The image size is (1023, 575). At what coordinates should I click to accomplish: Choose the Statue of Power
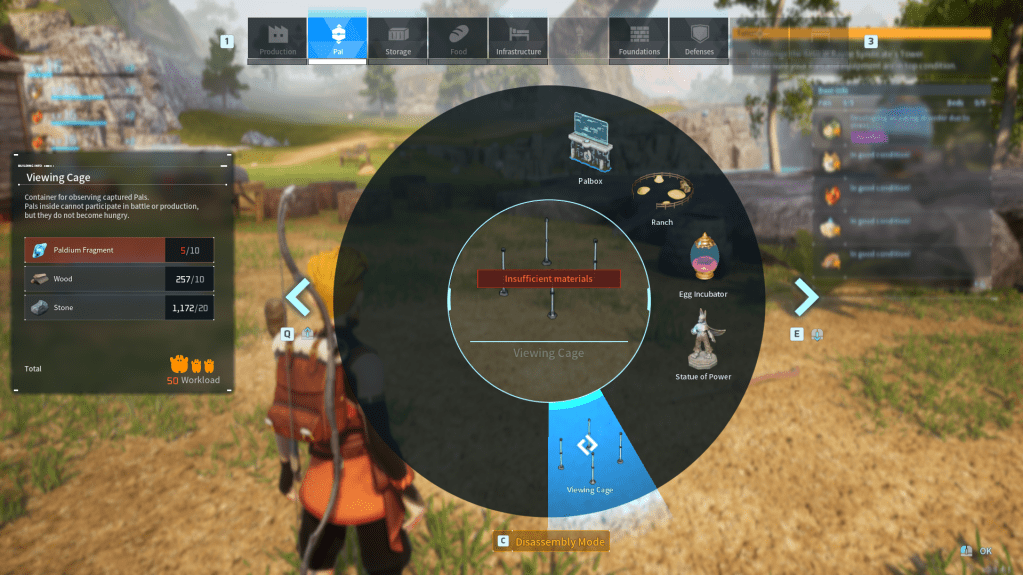tap(704, 342)
